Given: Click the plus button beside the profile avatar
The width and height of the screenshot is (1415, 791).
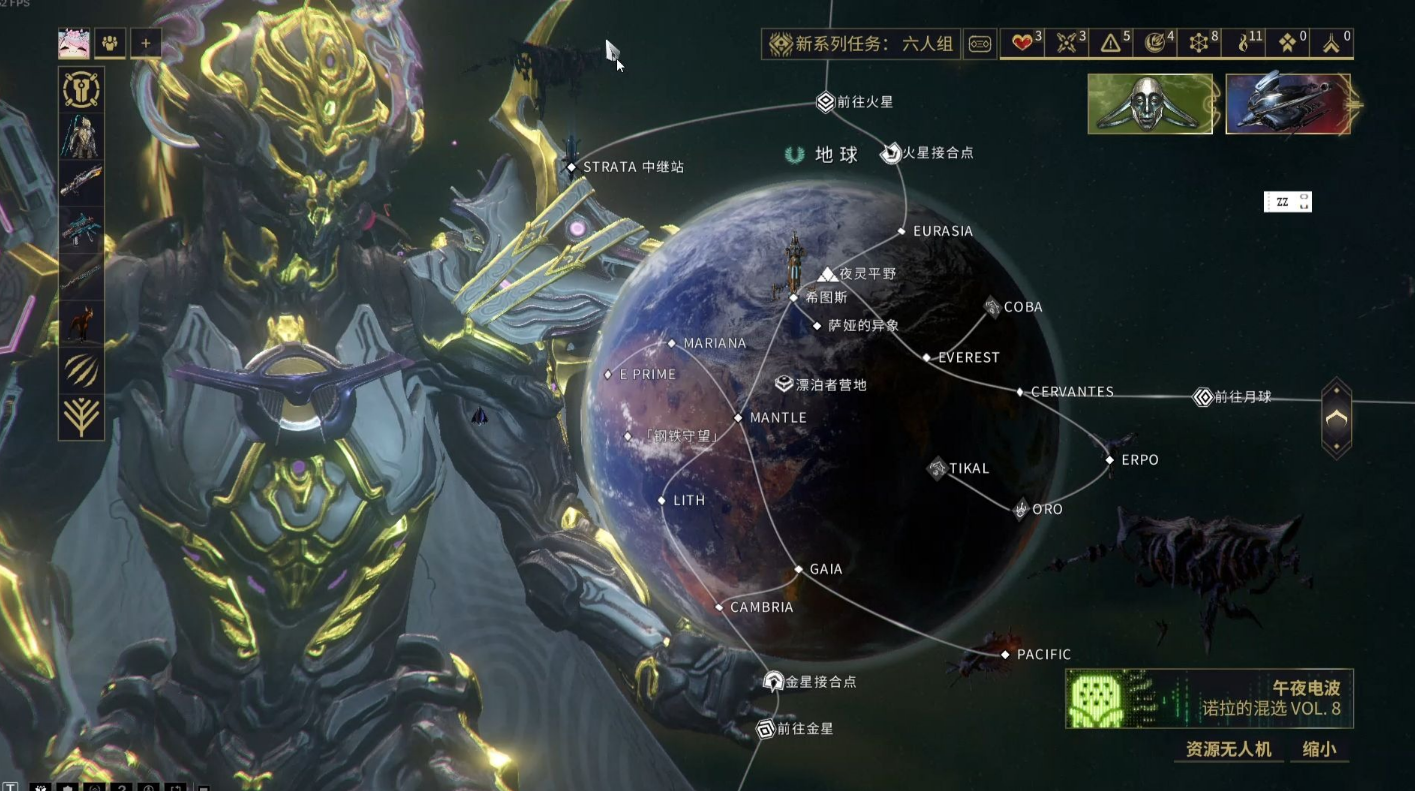Looking at the screenshot, I should 146,43.
